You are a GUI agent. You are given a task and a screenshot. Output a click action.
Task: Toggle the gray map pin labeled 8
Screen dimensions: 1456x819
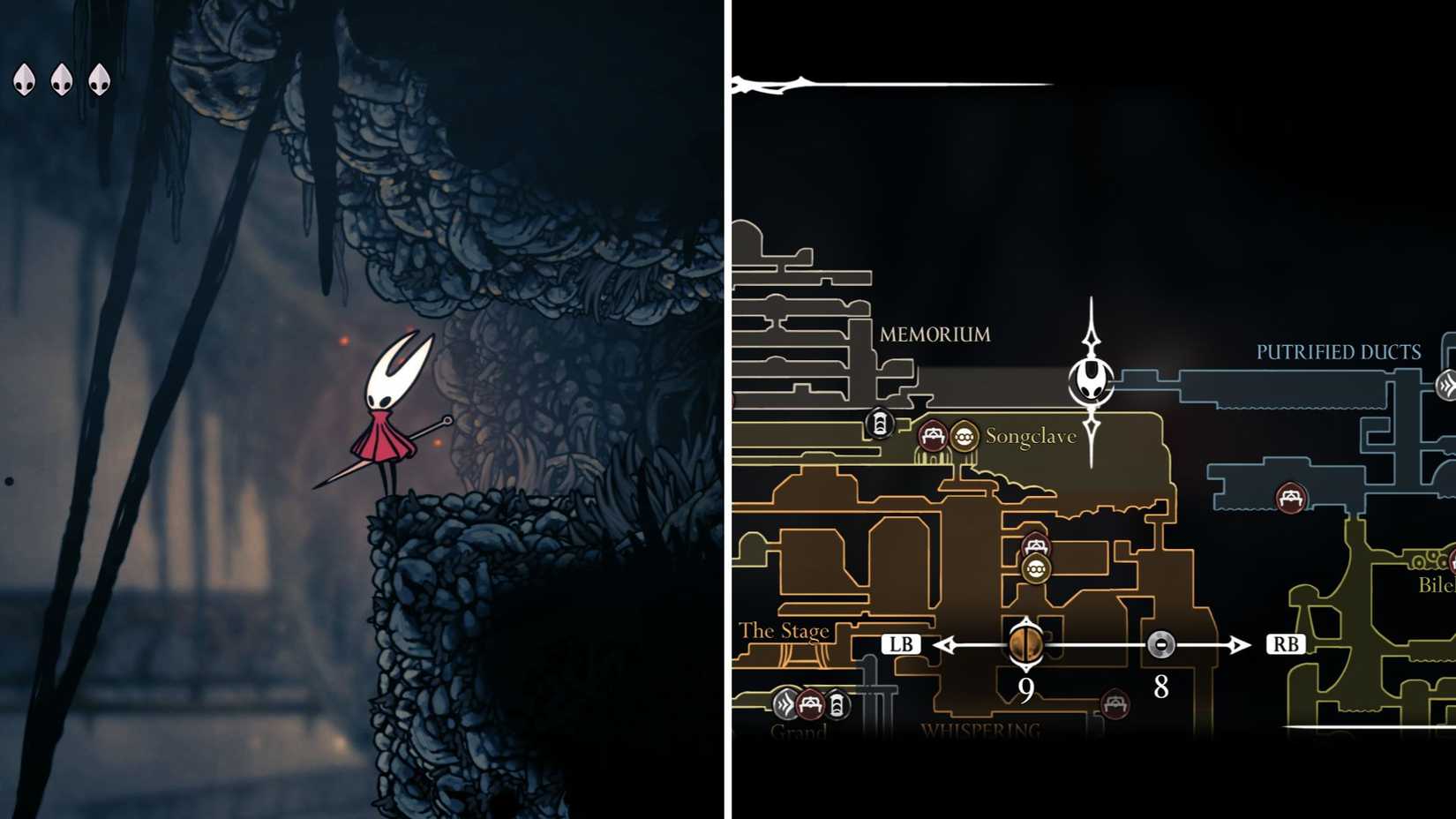pos(1161,646)
